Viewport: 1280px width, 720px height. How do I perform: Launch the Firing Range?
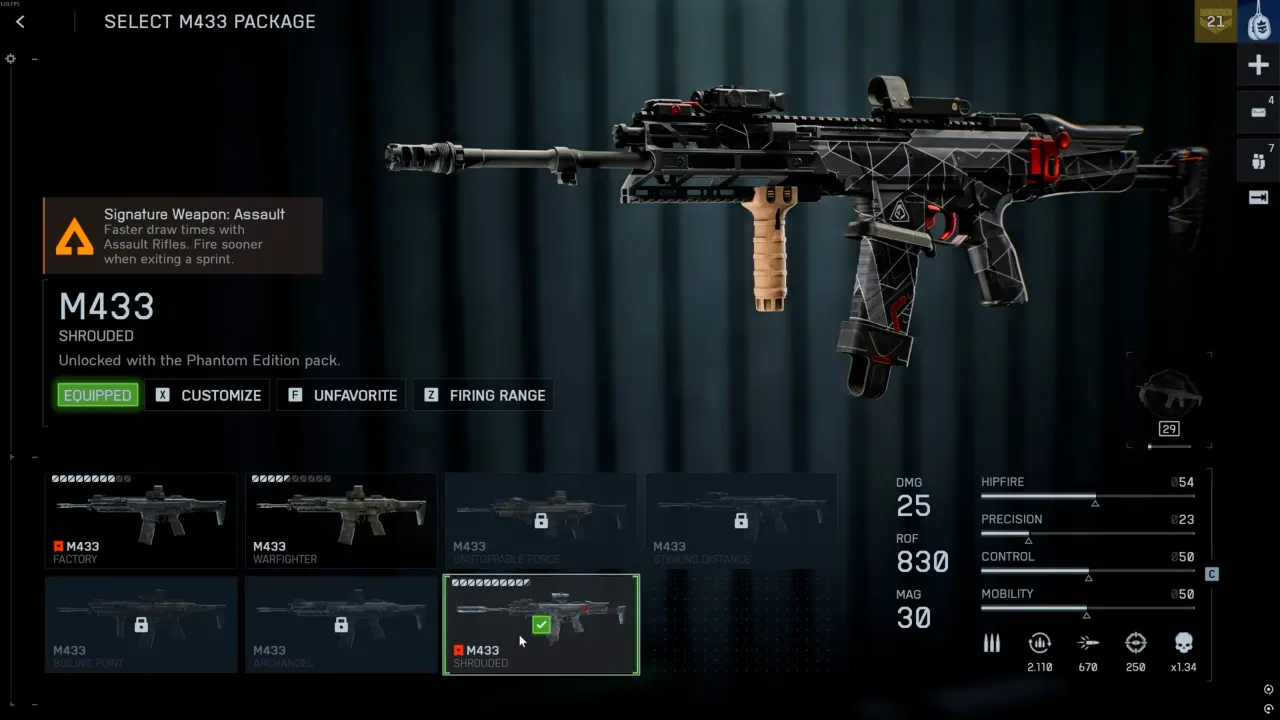(x=484, y=395)
